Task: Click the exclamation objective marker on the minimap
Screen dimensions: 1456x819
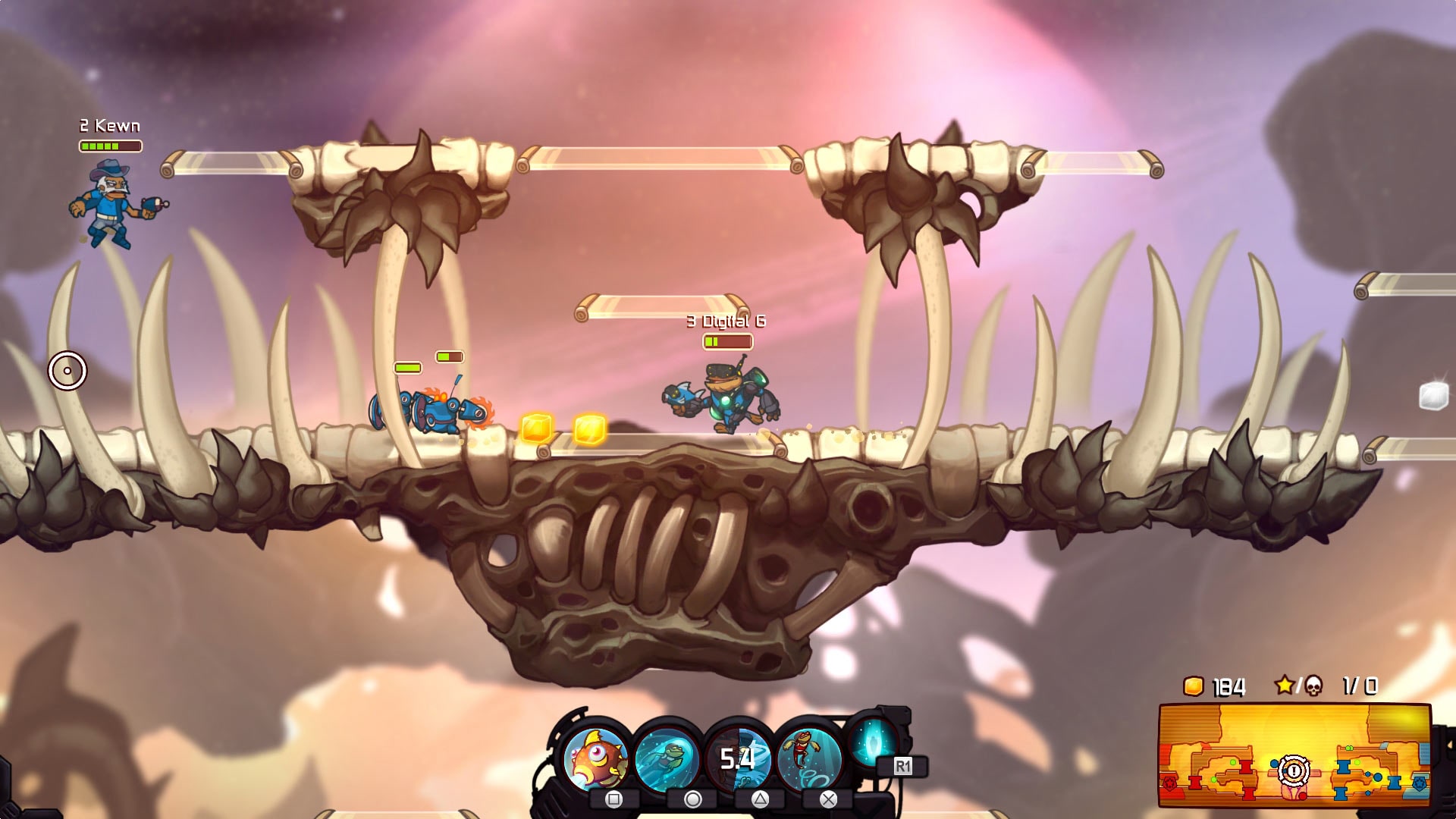Action: 1293,770
